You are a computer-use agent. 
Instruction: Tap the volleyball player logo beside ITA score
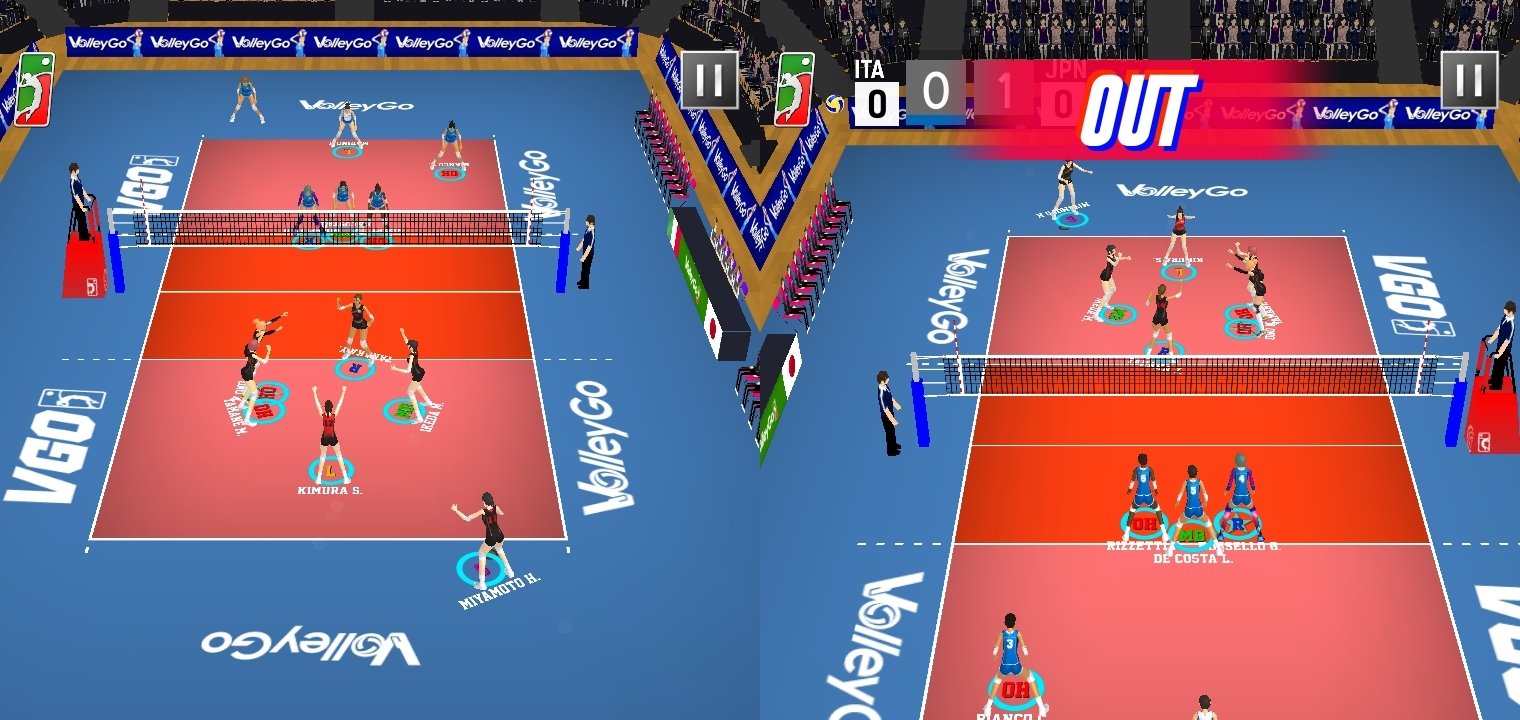795,88
